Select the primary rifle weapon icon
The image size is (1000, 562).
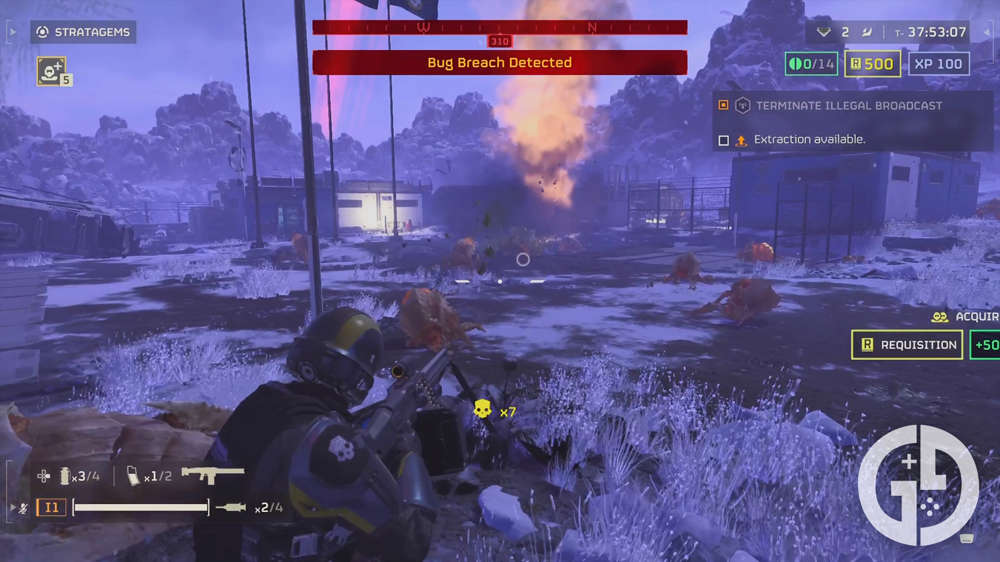[x=213, y=474]
